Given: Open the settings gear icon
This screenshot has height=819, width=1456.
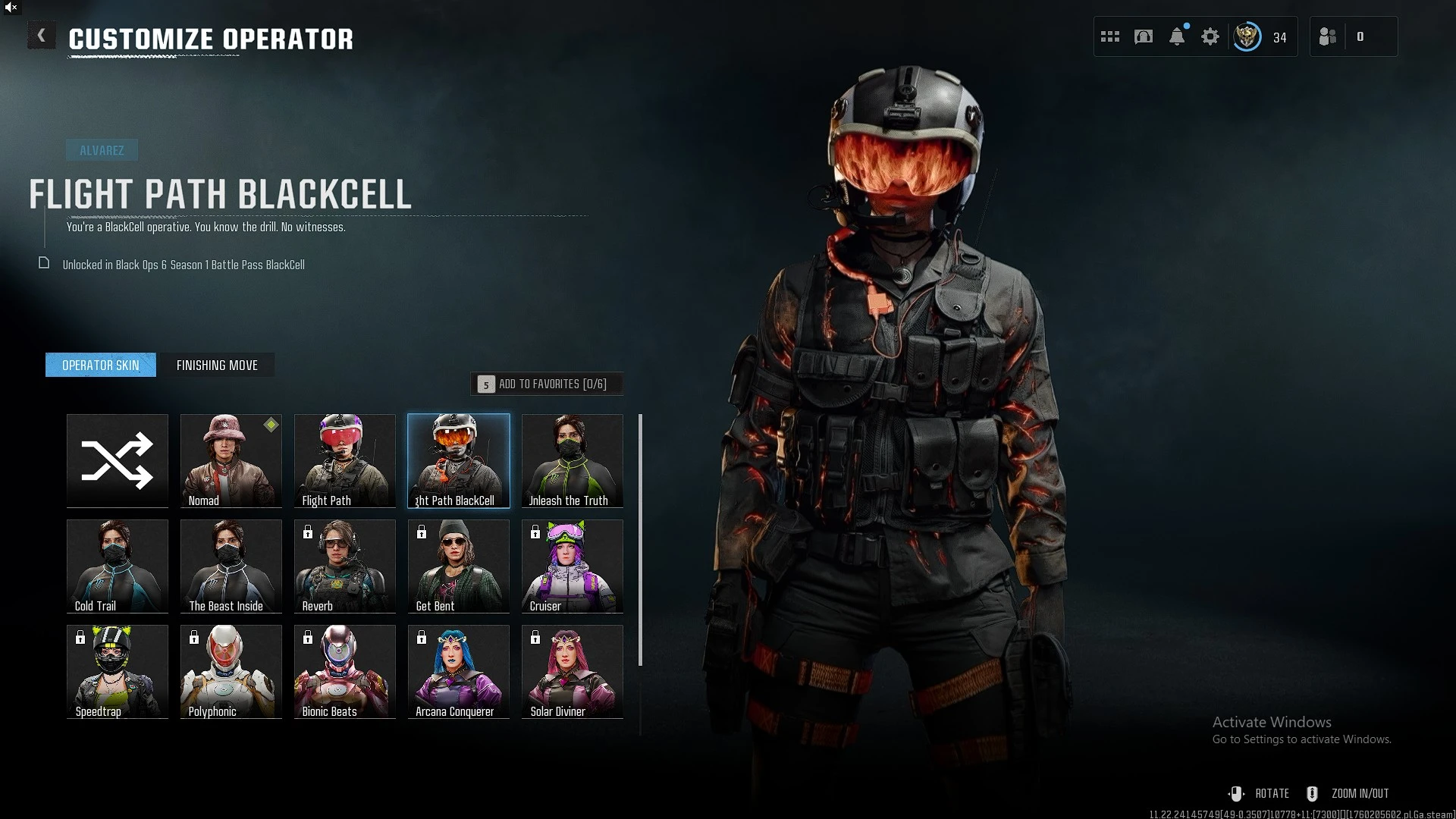Looking at the screenshot, I should point(1210,36).
